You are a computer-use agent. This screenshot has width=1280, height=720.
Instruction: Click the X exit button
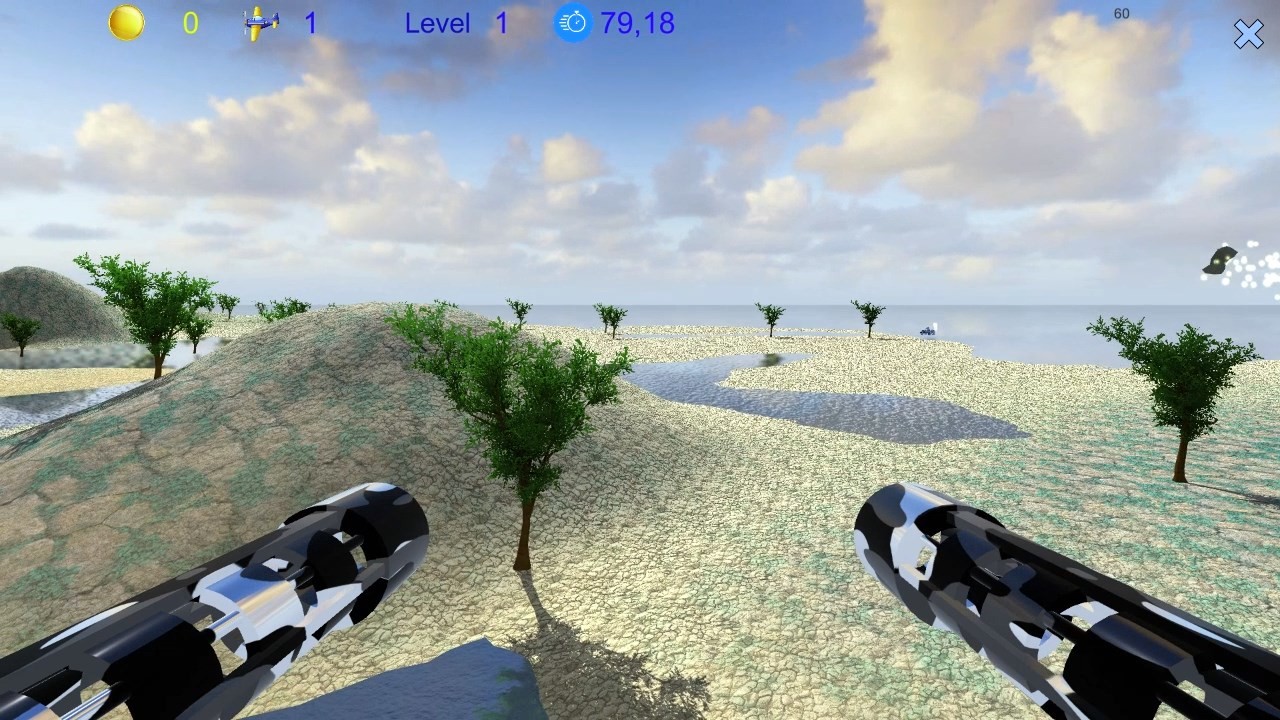(x=1248, y=34)
